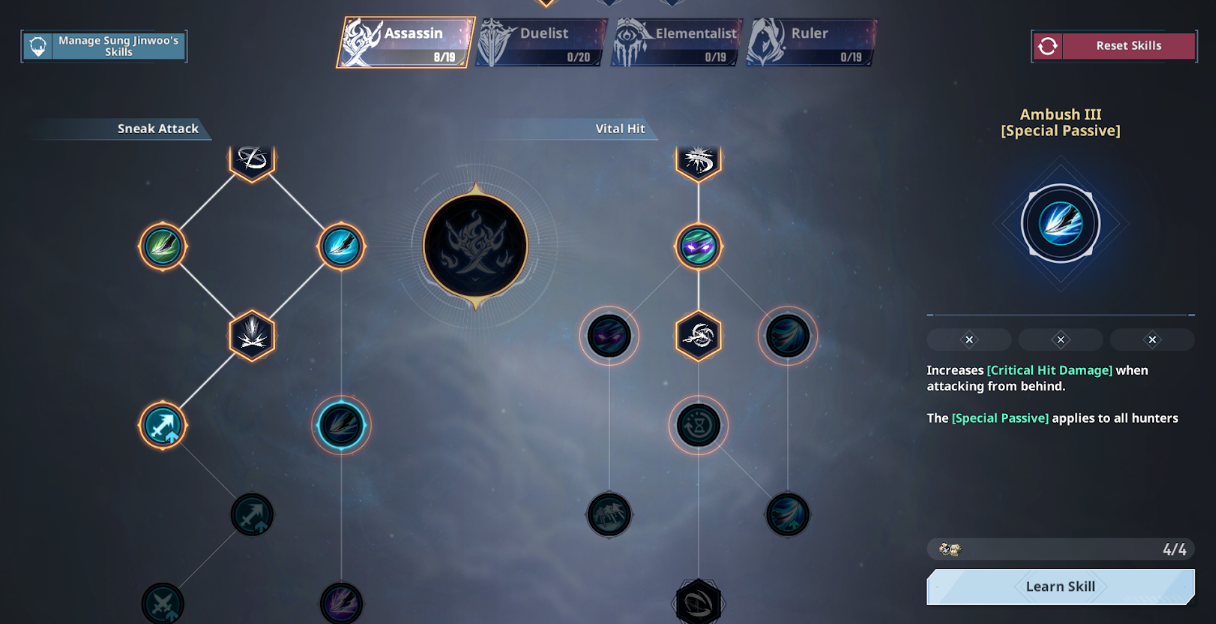Image resolution: width=1216 pixels, height=624 pixels.
Task: Open the Duelist skill tab
Action: click(x=541, y=42)
